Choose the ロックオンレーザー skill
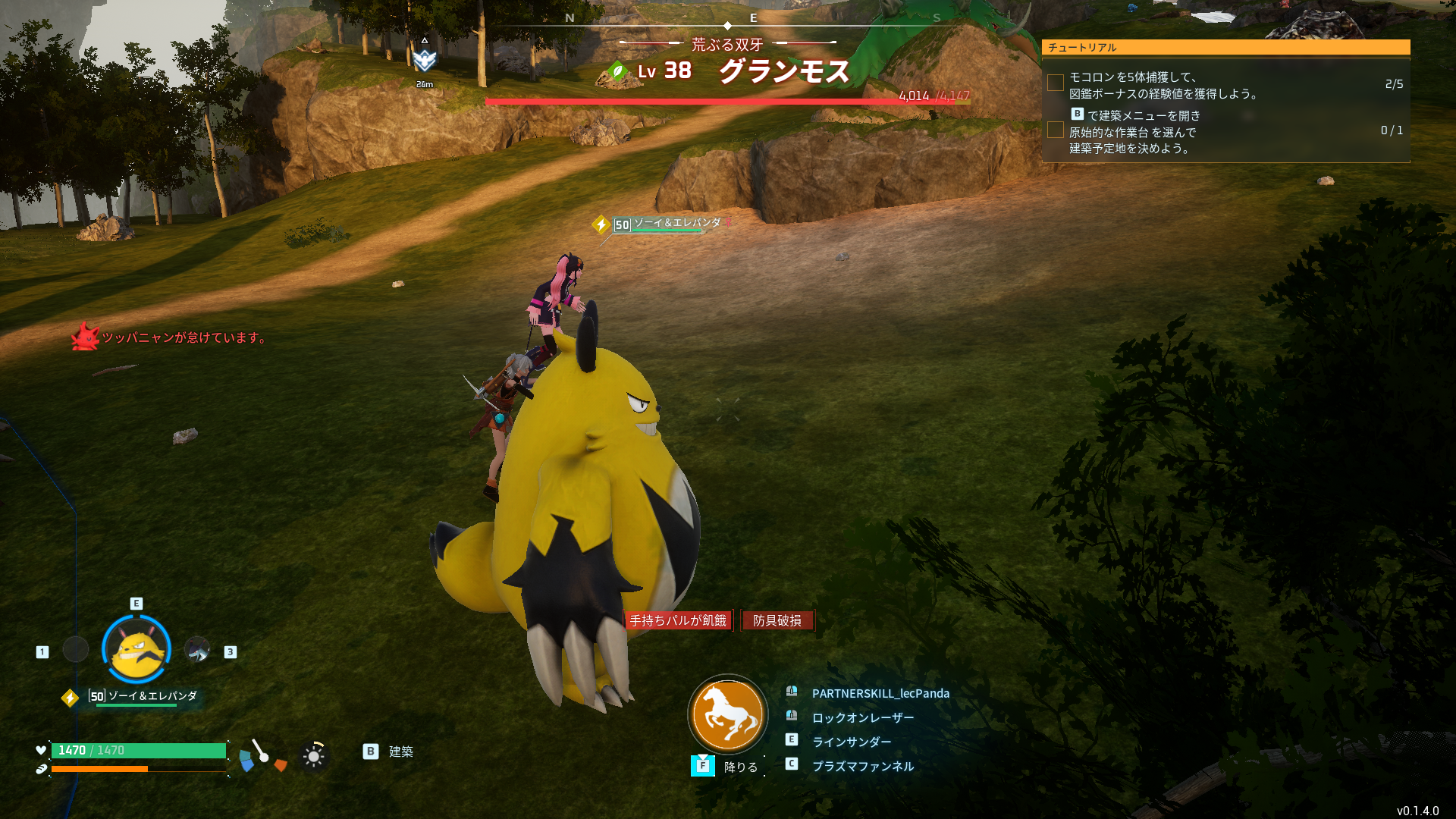The height and width of the screenshot is (819, 1456). 862,717
